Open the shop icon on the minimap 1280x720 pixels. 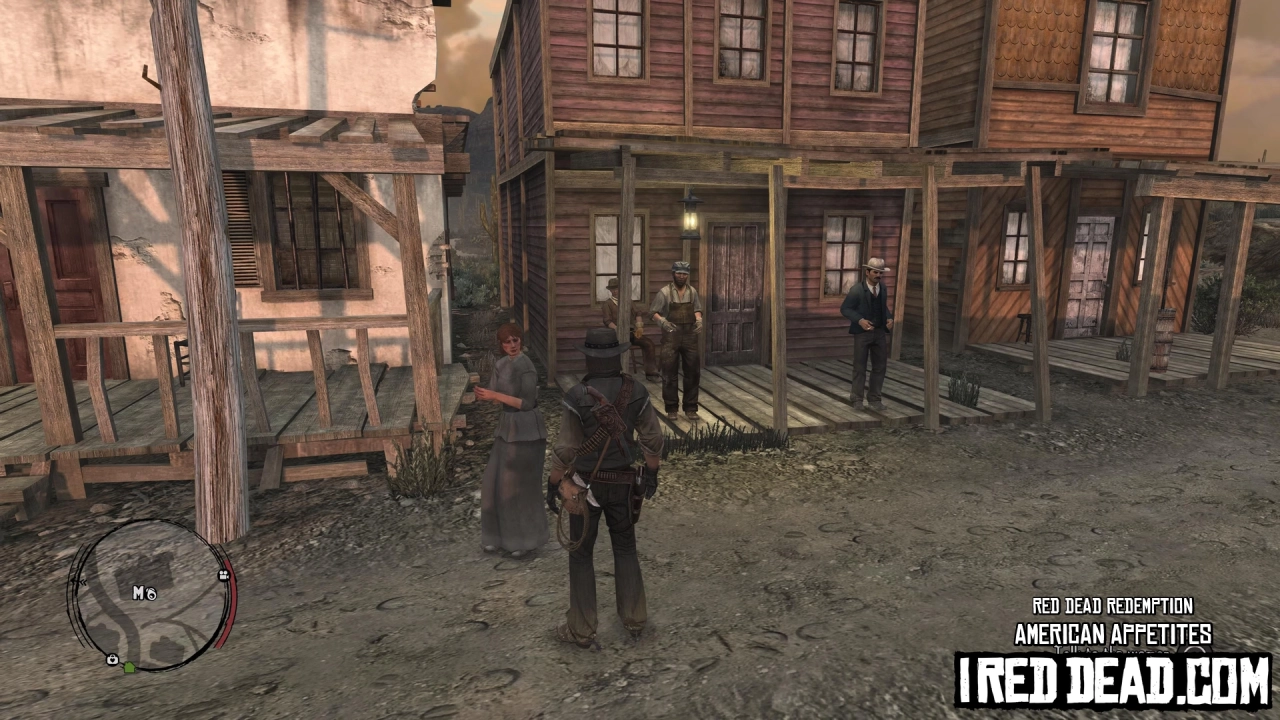112,660
